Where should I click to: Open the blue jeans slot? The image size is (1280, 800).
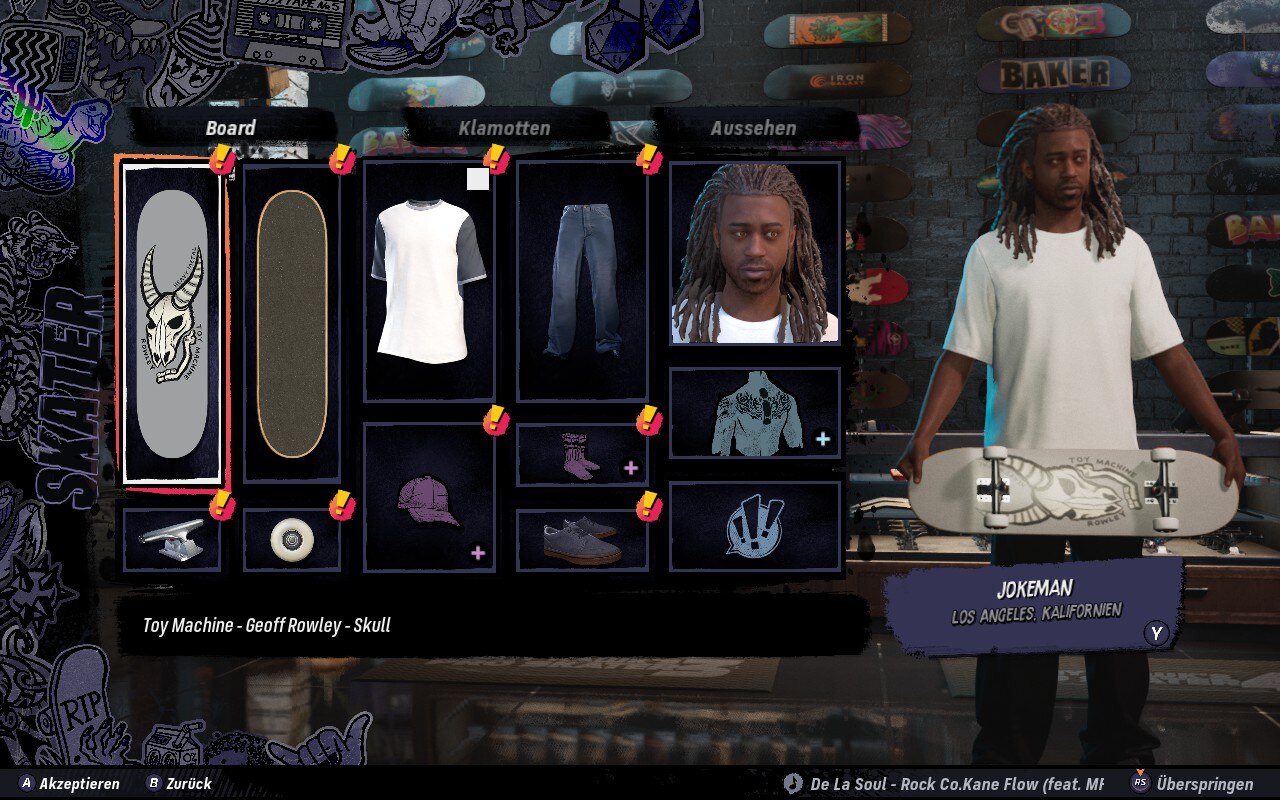[582, 281]
